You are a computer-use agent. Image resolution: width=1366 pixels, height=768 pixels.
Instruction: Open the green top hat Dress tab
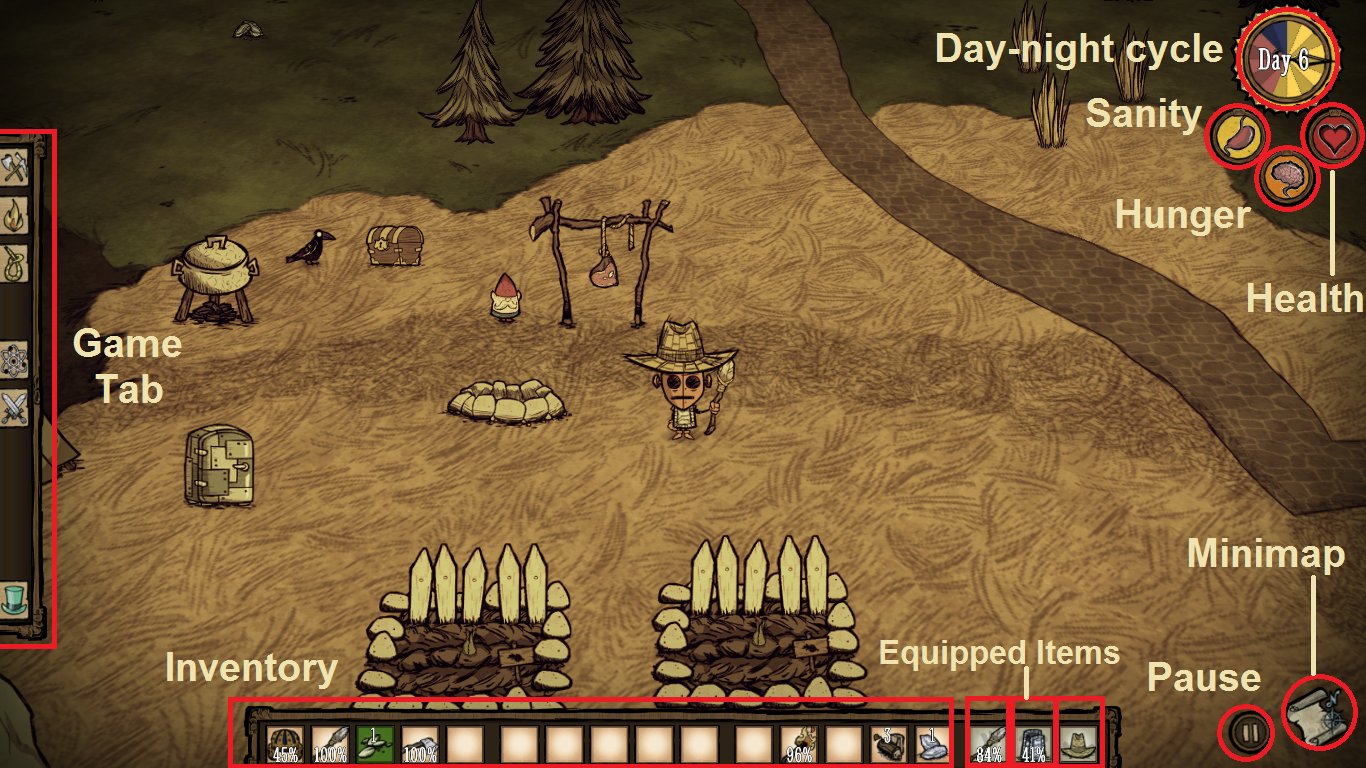(x=13, y=598)
